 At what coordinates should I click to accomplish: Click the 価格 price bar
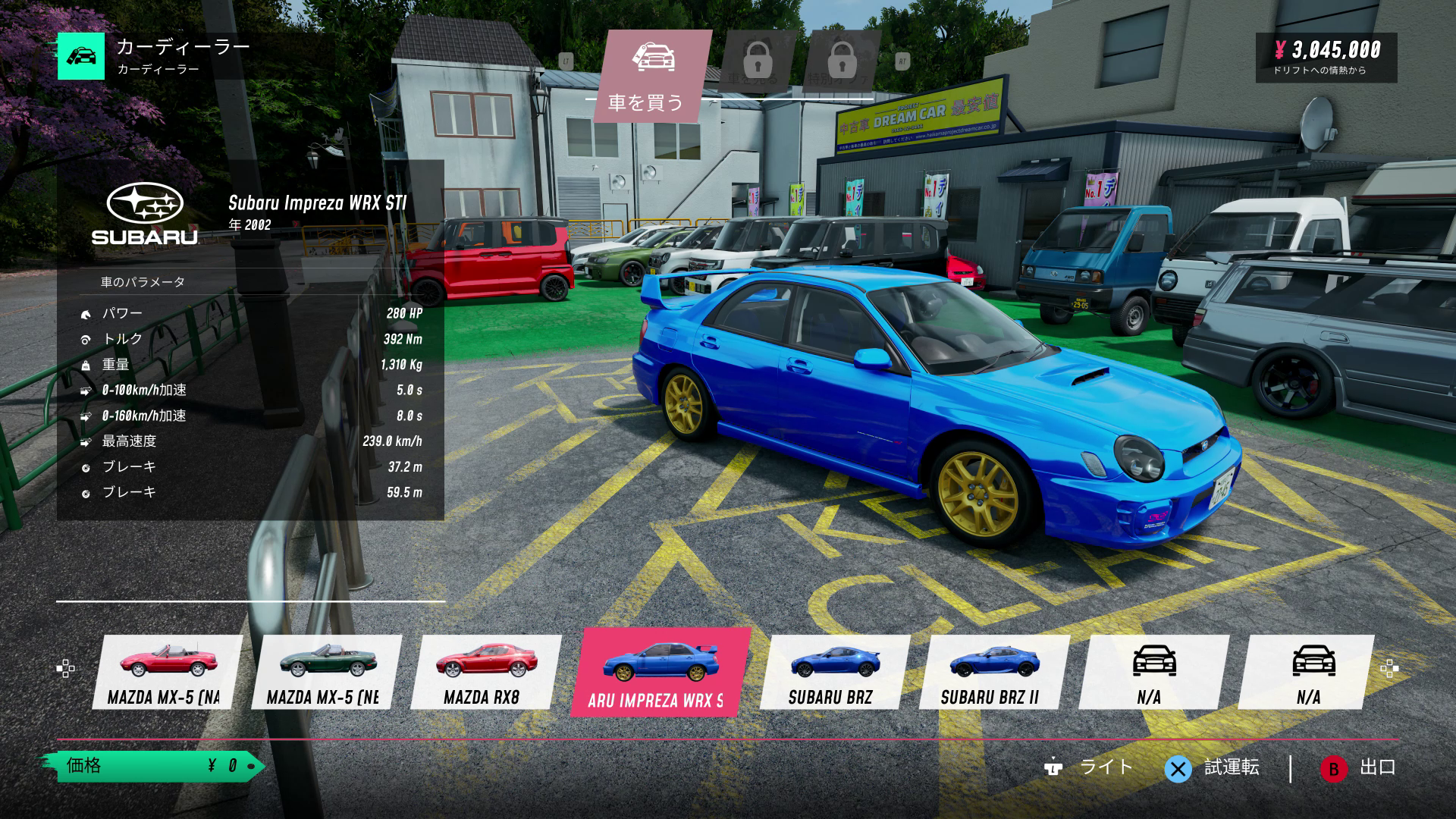coord(152,766)
